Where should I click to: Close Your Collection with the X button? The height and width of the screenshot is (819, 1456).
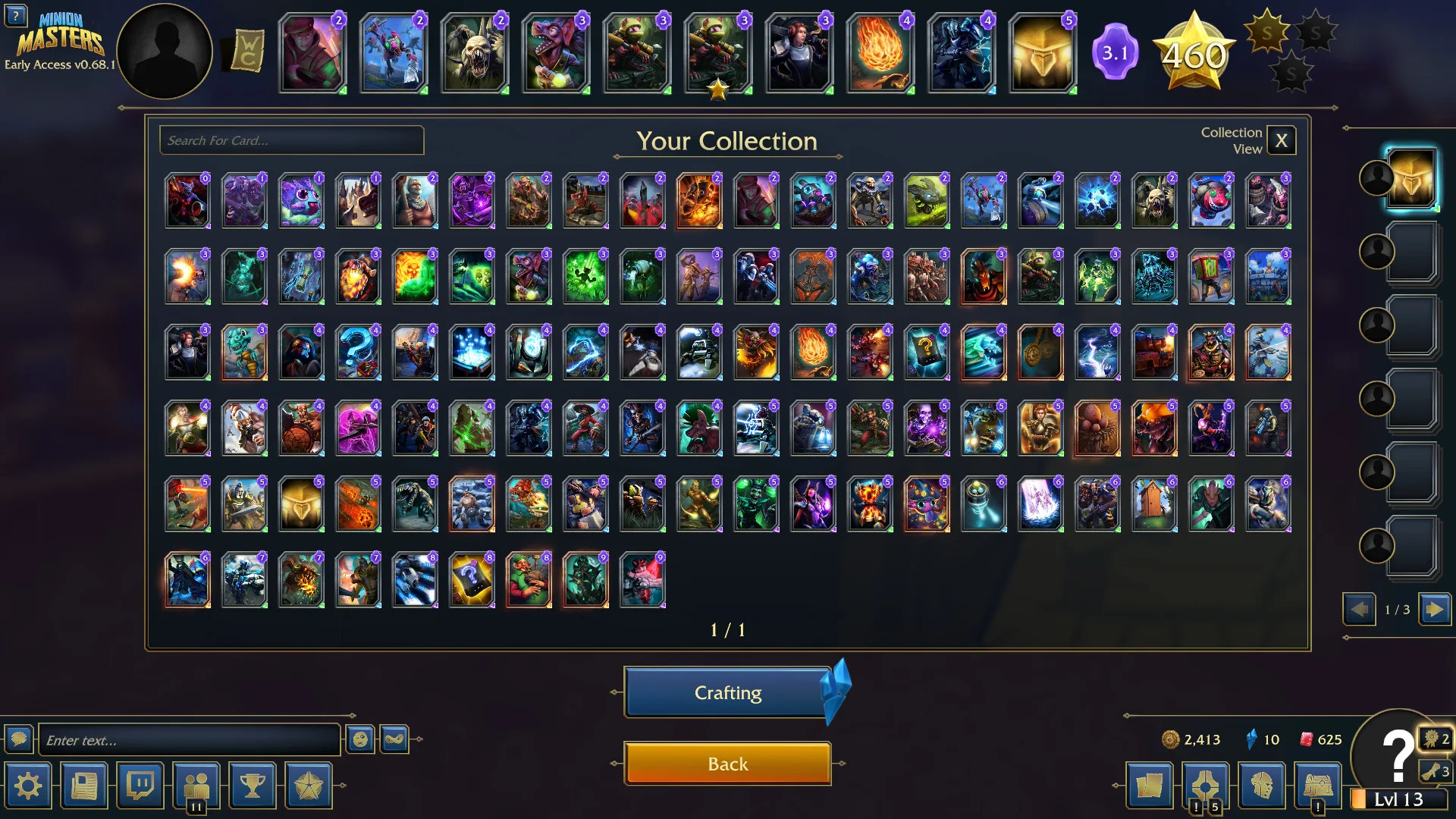(1282, 140)
